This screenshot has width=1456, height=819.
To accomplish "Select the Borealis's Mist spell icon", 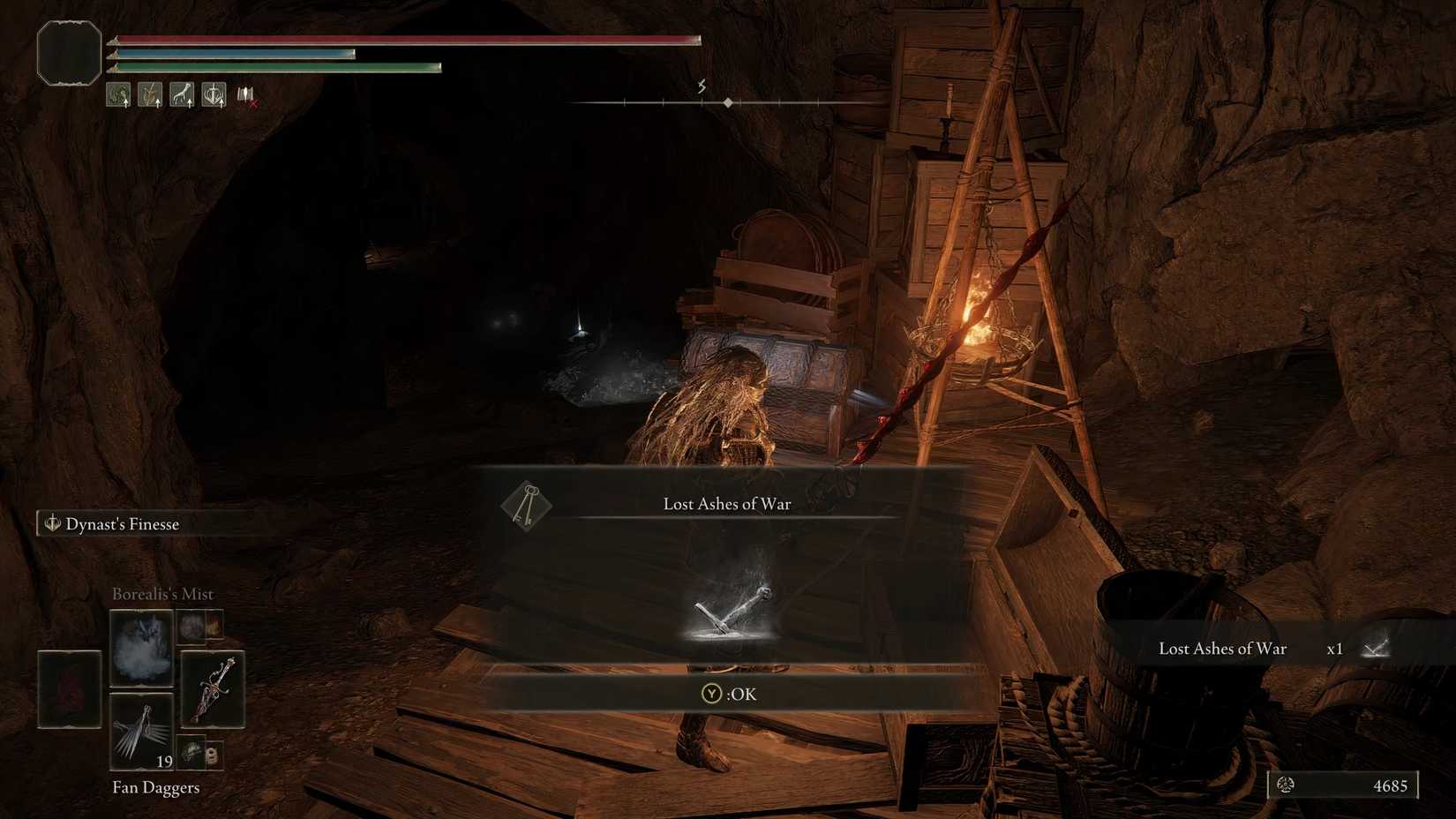I will click(142, 650).
